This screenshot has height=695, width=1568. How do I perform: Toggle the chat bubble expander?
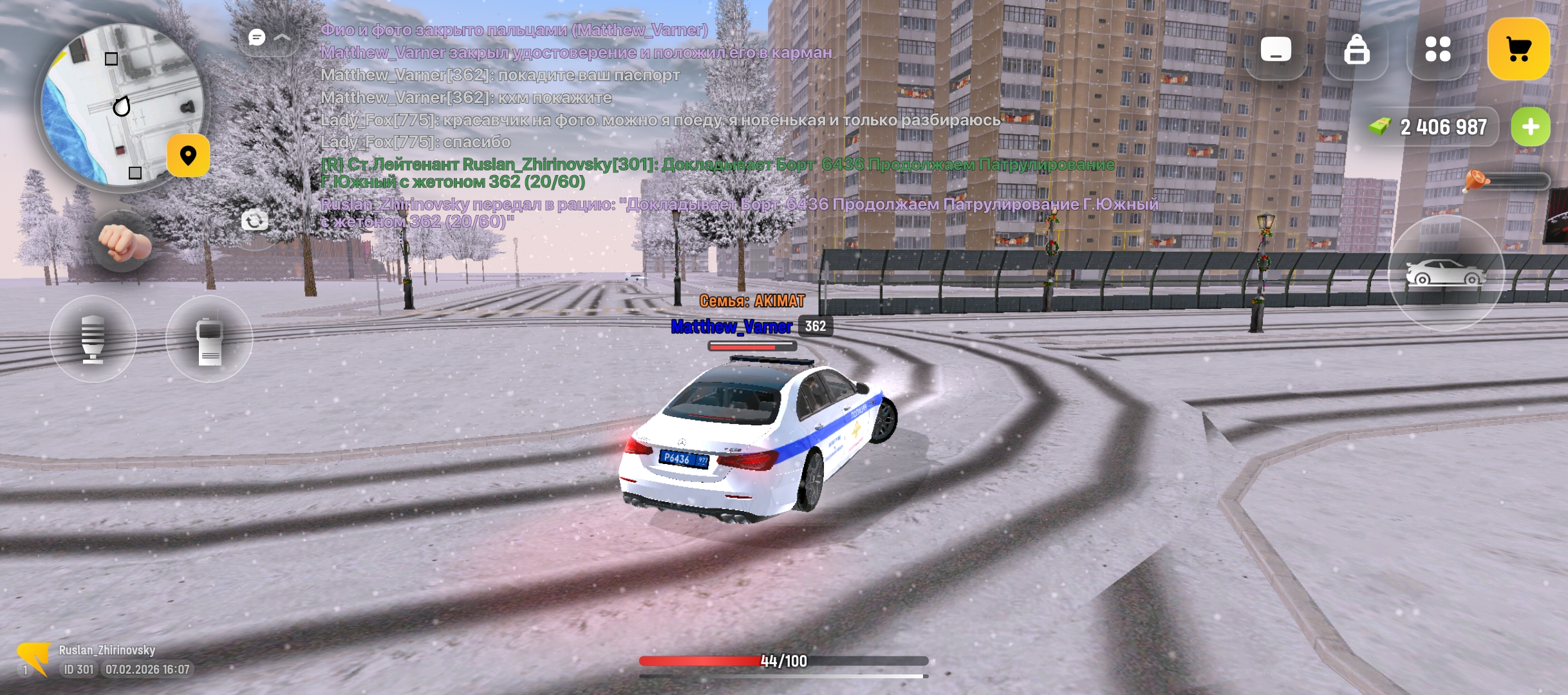click(268, 38)
